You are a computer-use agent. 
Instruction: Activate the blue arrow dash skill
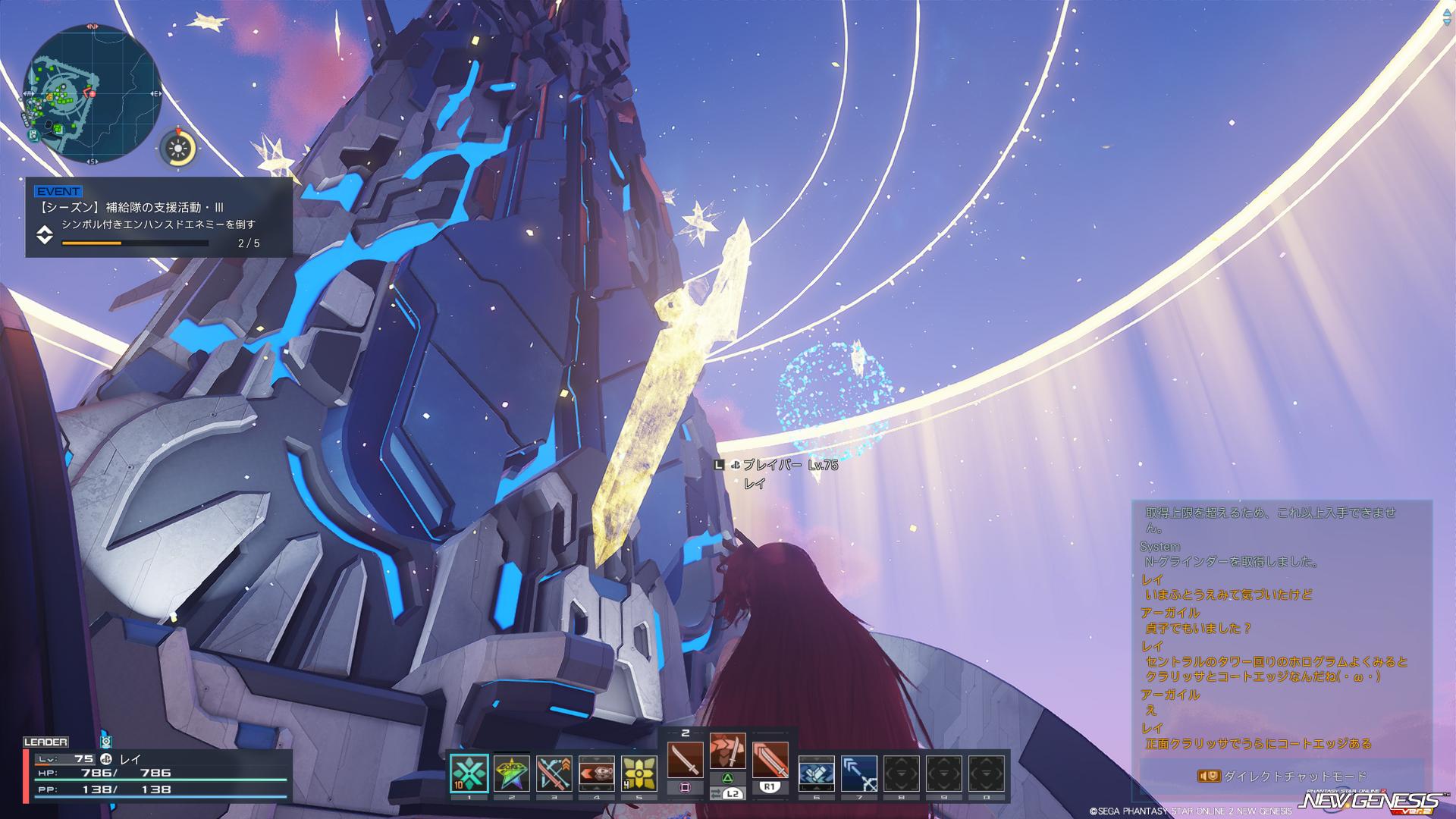coord(858,773)
